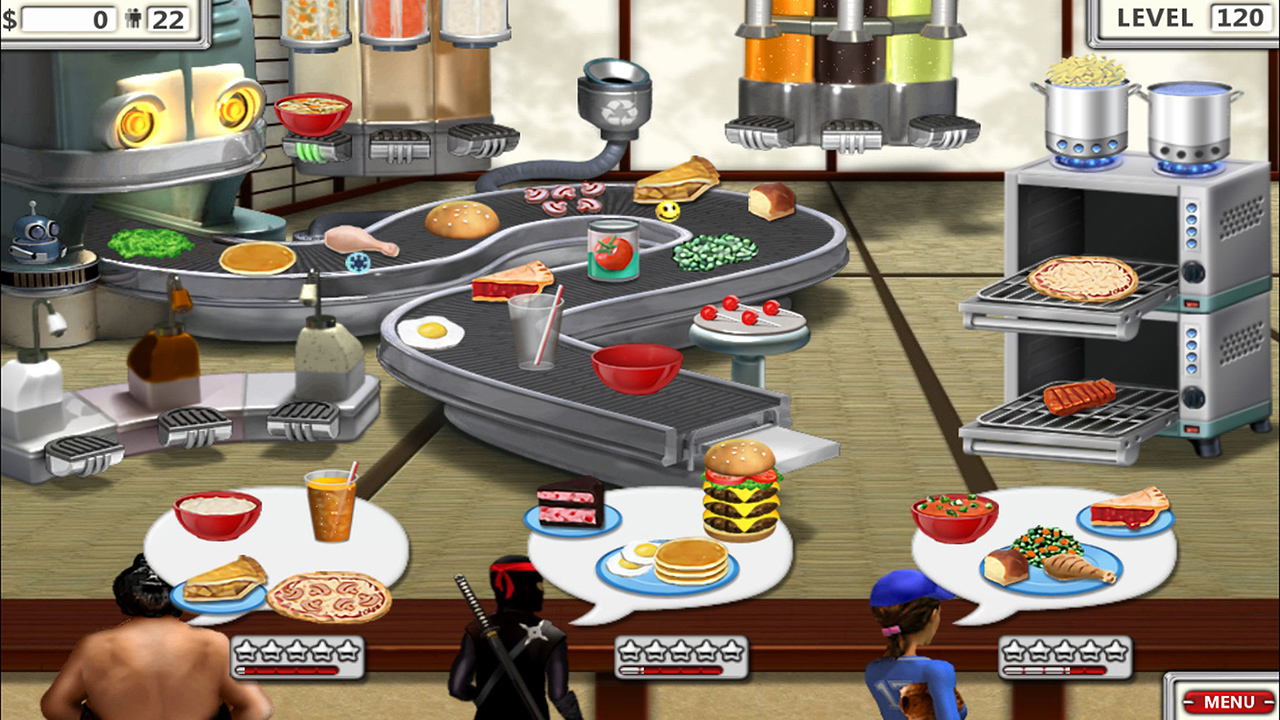
Task: Select the empty red bowl on the conveyor
Action: pyautogui.click(x=637, y=367)
